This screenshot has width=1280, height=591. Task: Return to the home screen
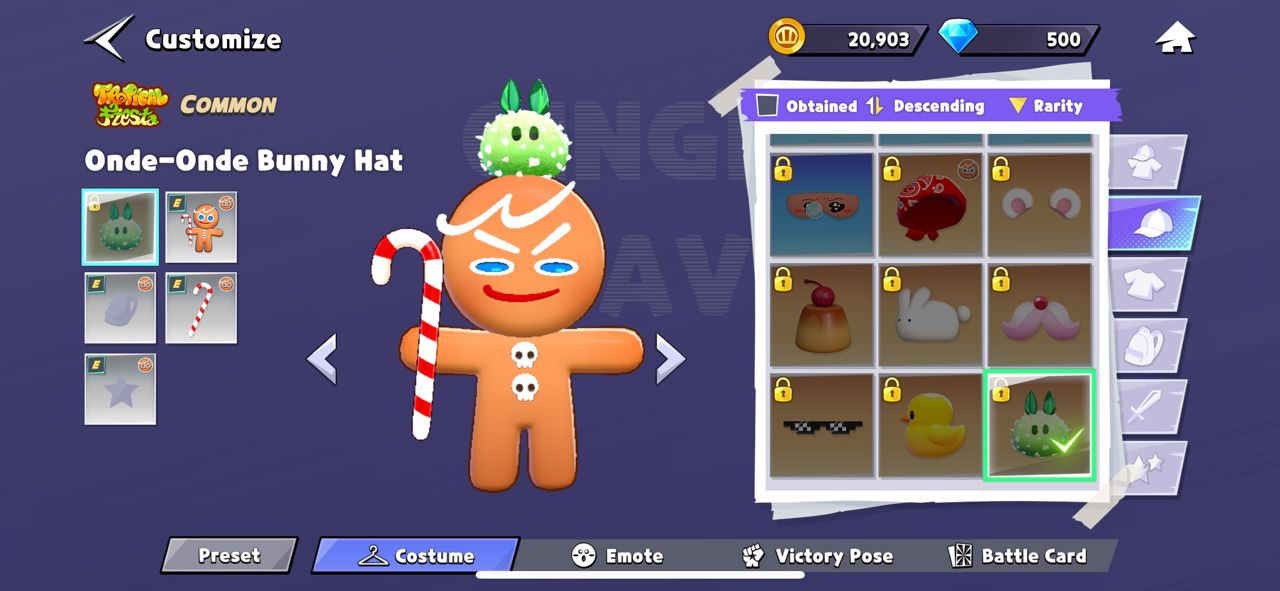click(x=1175, y=39)
